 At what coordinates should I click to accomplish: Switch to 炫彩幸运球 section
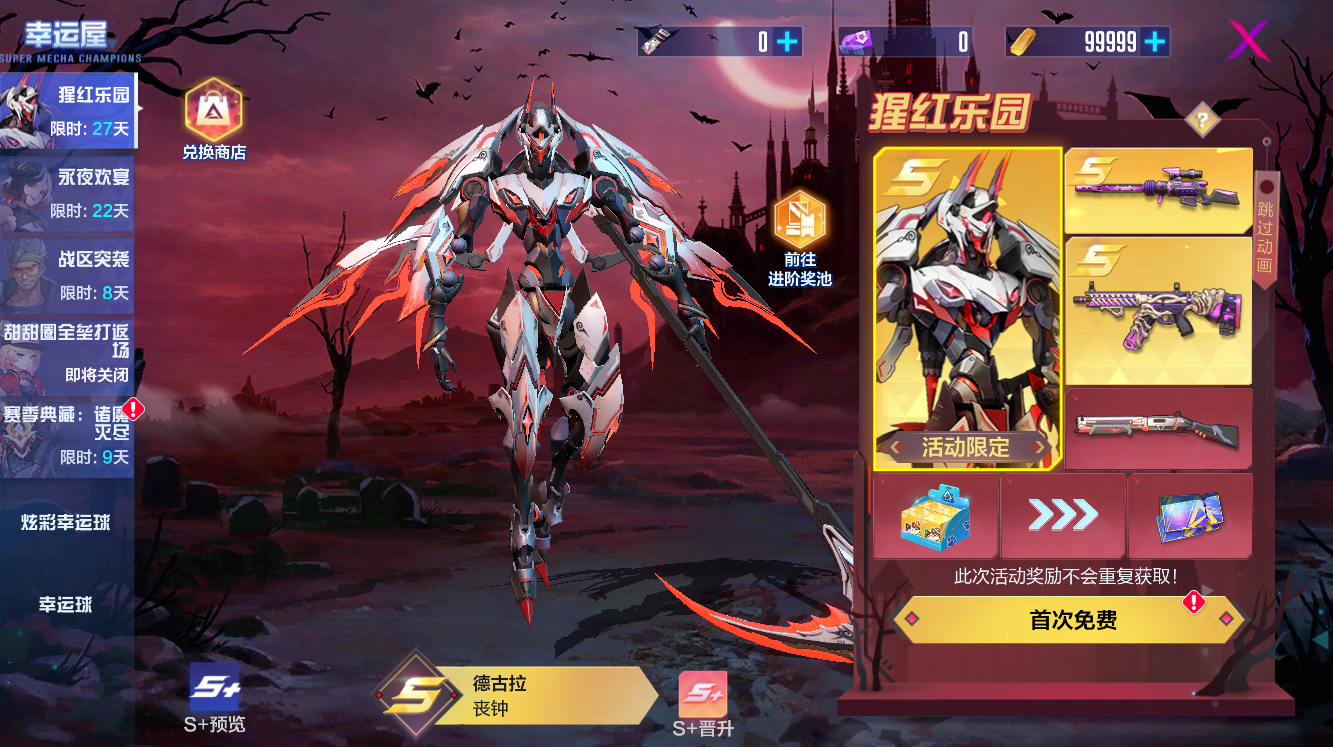66,523
